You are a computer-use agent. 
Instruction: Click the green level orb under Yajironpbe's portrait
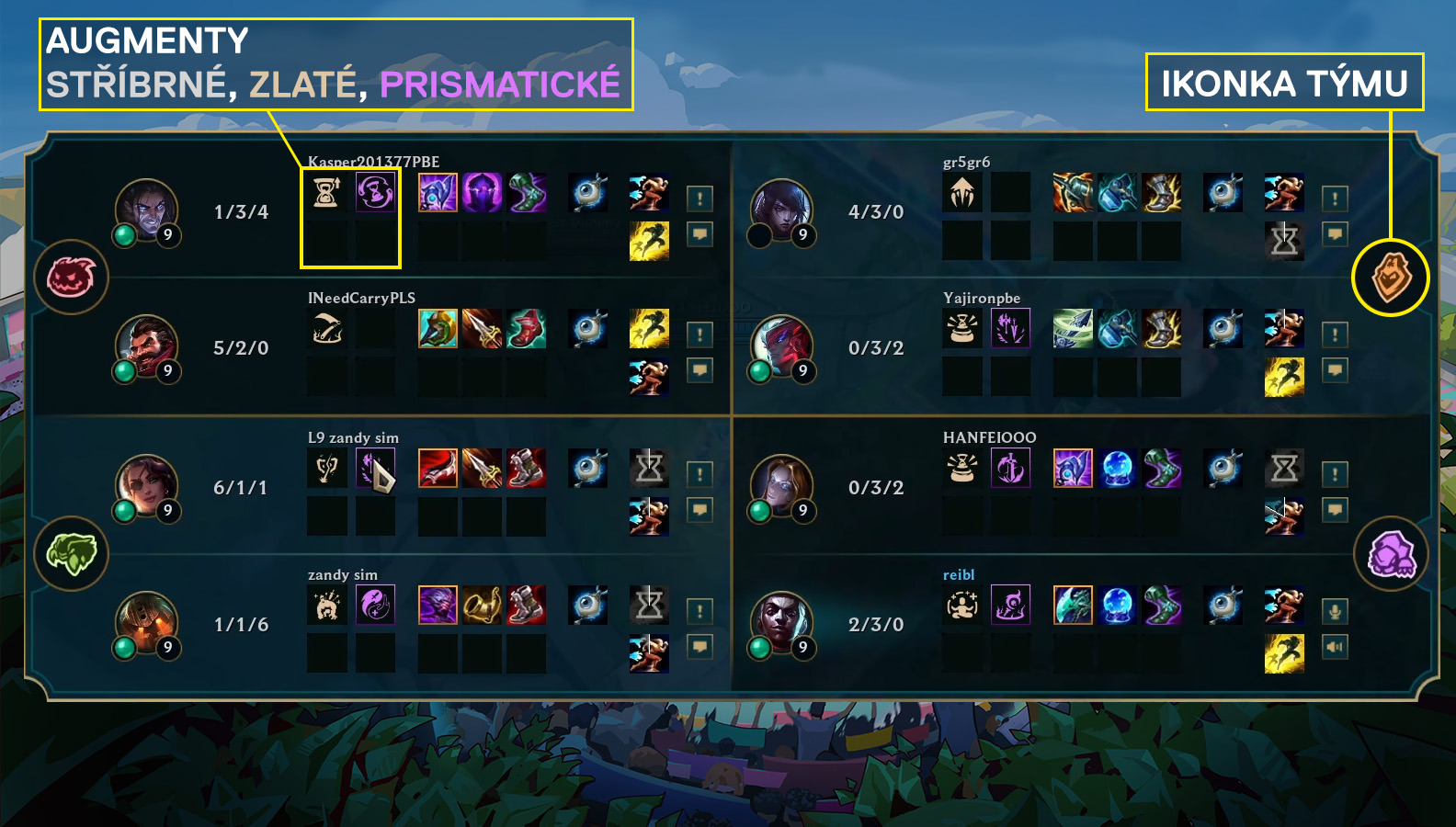759,371
